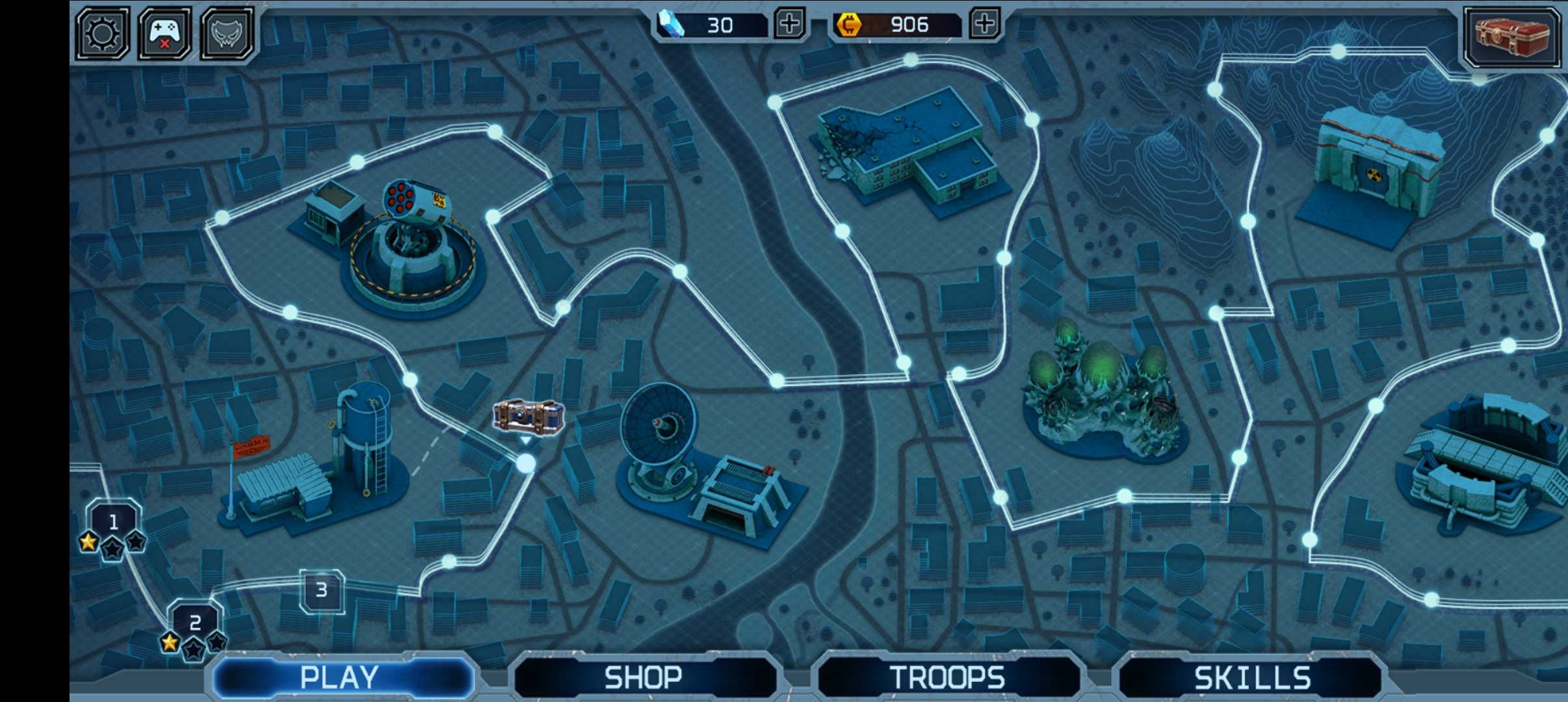Open the TROOPS menu
Viewport: 1568px width, 702px height.
pyautogui.click(x=947, y=677)
